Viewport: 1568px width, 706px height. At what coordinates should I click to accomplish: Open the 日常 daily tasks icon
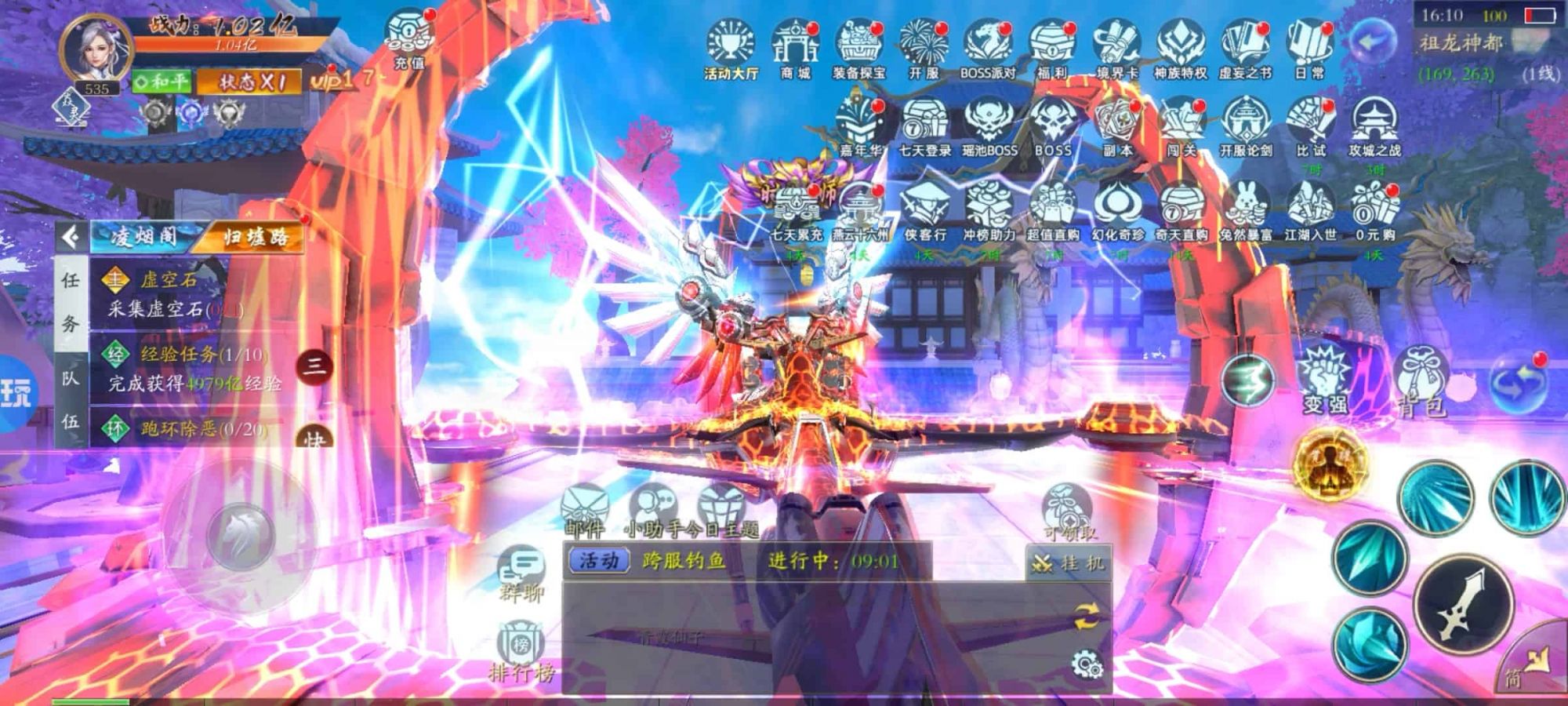[1309, 47]
